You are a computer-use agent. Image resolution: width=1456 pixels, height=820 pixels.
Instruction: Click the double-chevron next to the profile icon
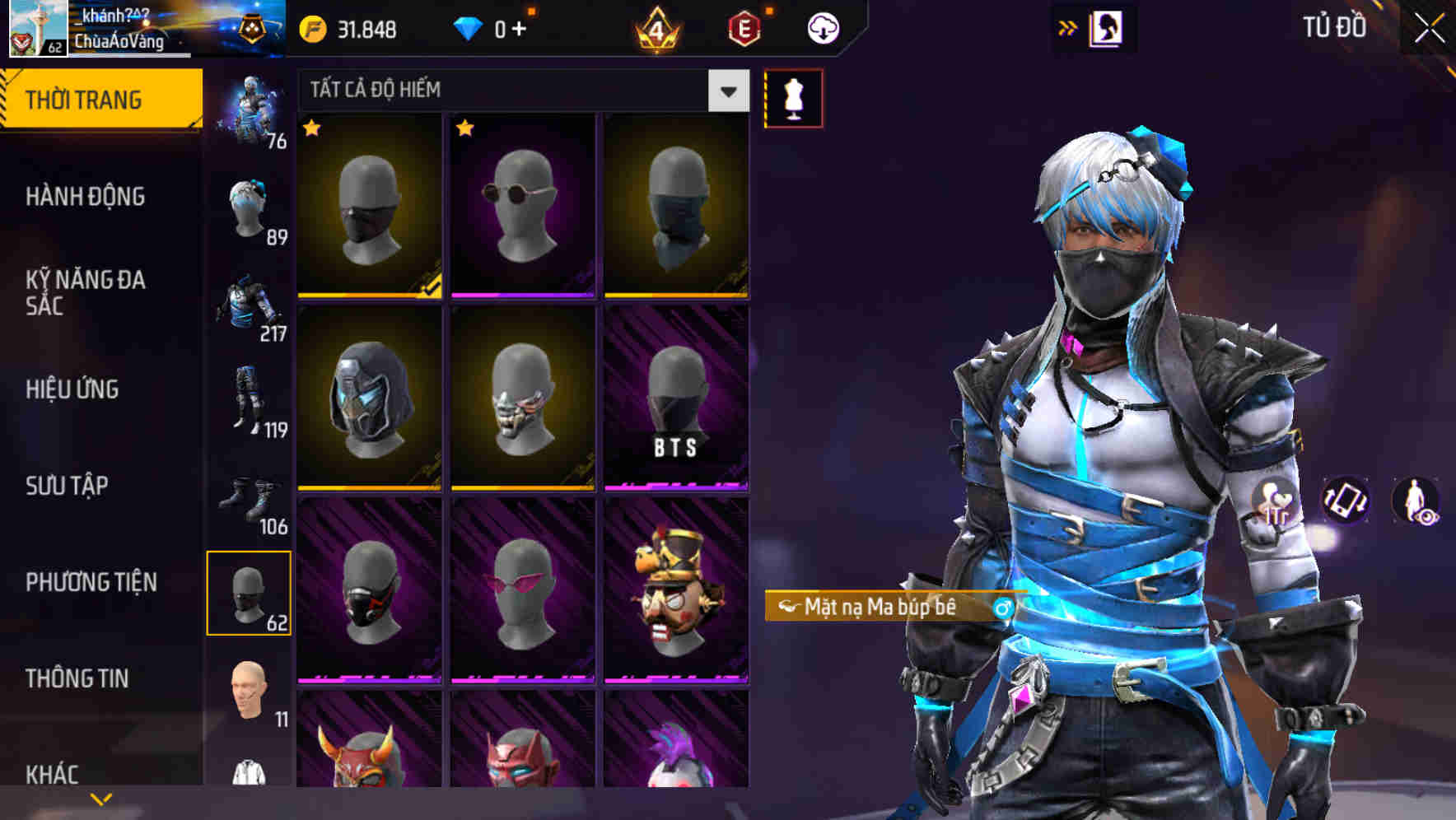[x=1067, y=26]
